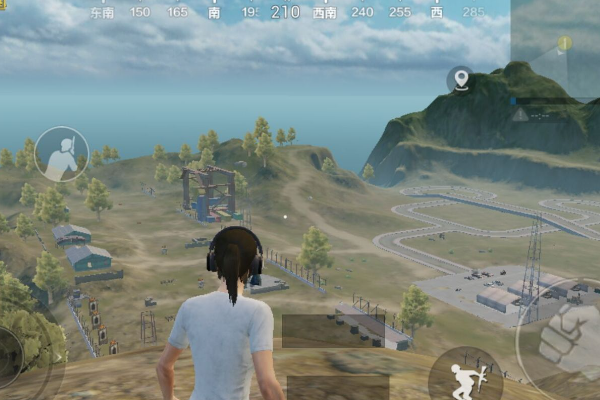Click the compass heading bar
The image size is (600, 400).
pyautogui.click(x=285, y=13)
